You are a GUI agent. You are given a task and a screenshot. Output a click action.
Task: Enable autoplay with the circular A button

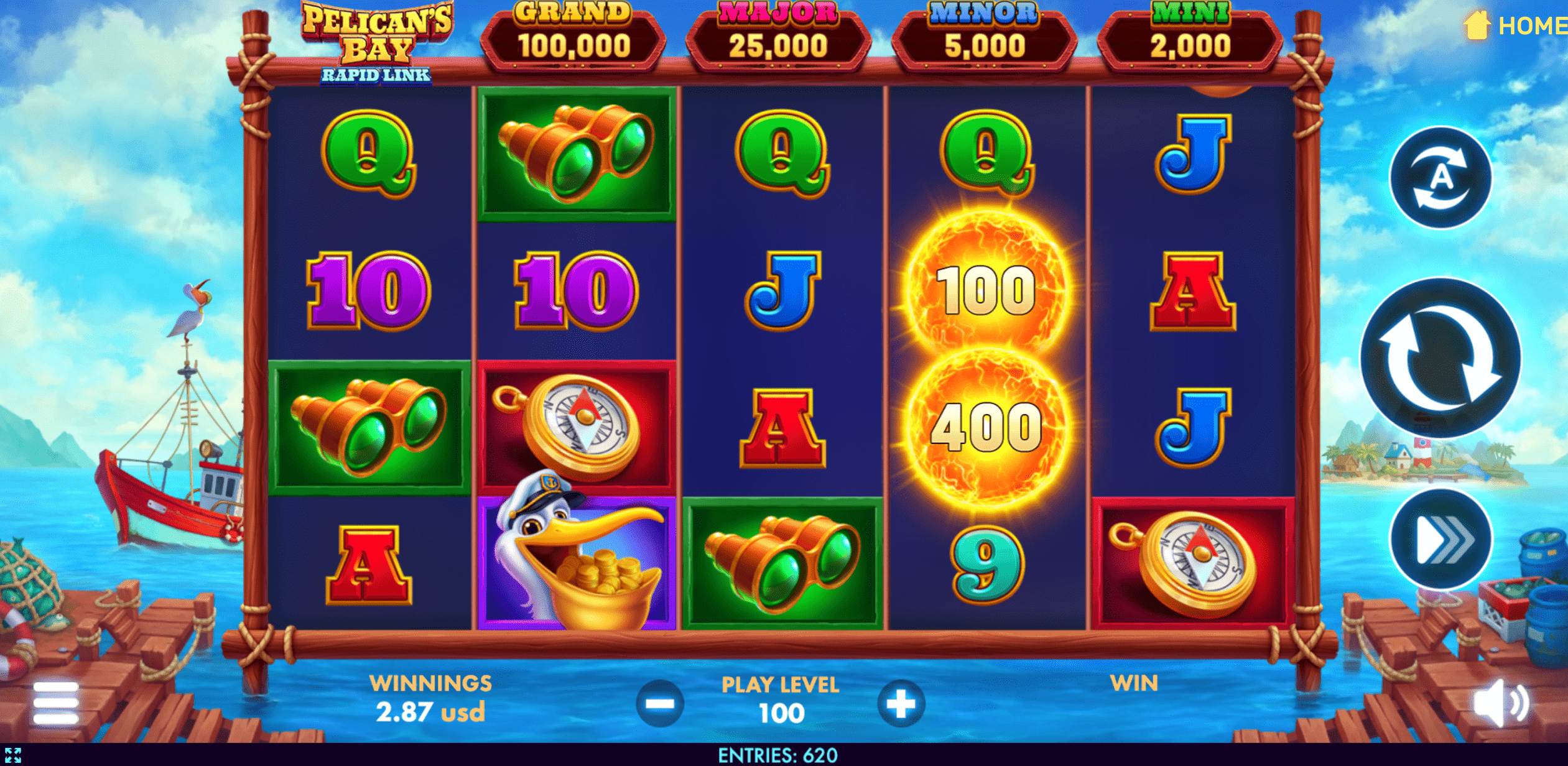coord(1440,178)
